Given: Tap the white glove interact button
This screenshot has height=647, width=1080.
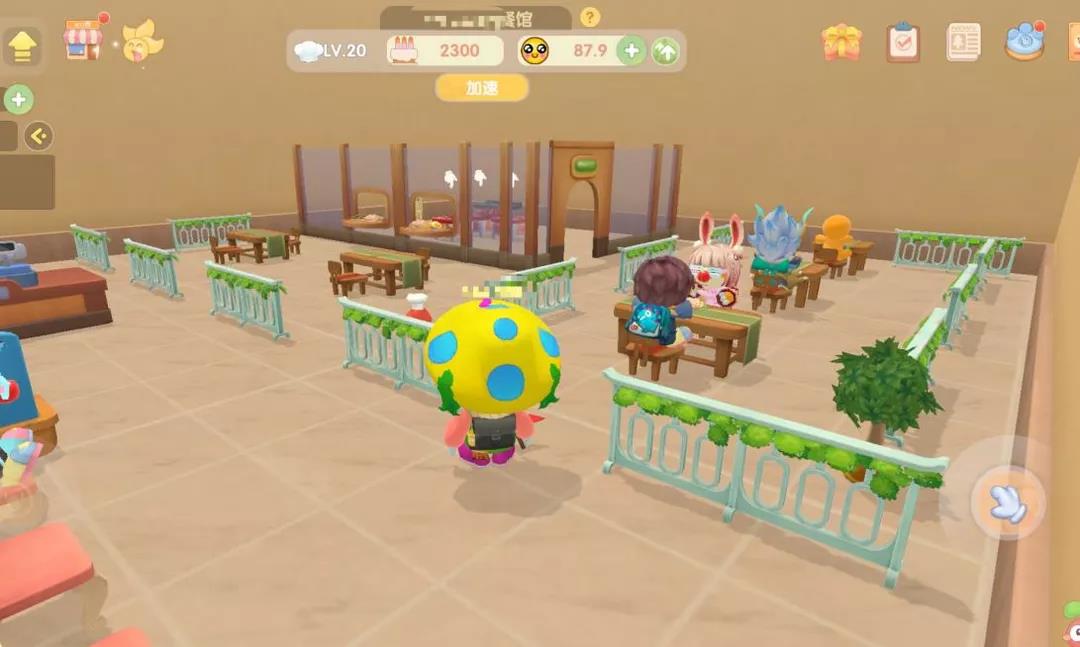Looking at the screenshot, I should (1008, 502).
